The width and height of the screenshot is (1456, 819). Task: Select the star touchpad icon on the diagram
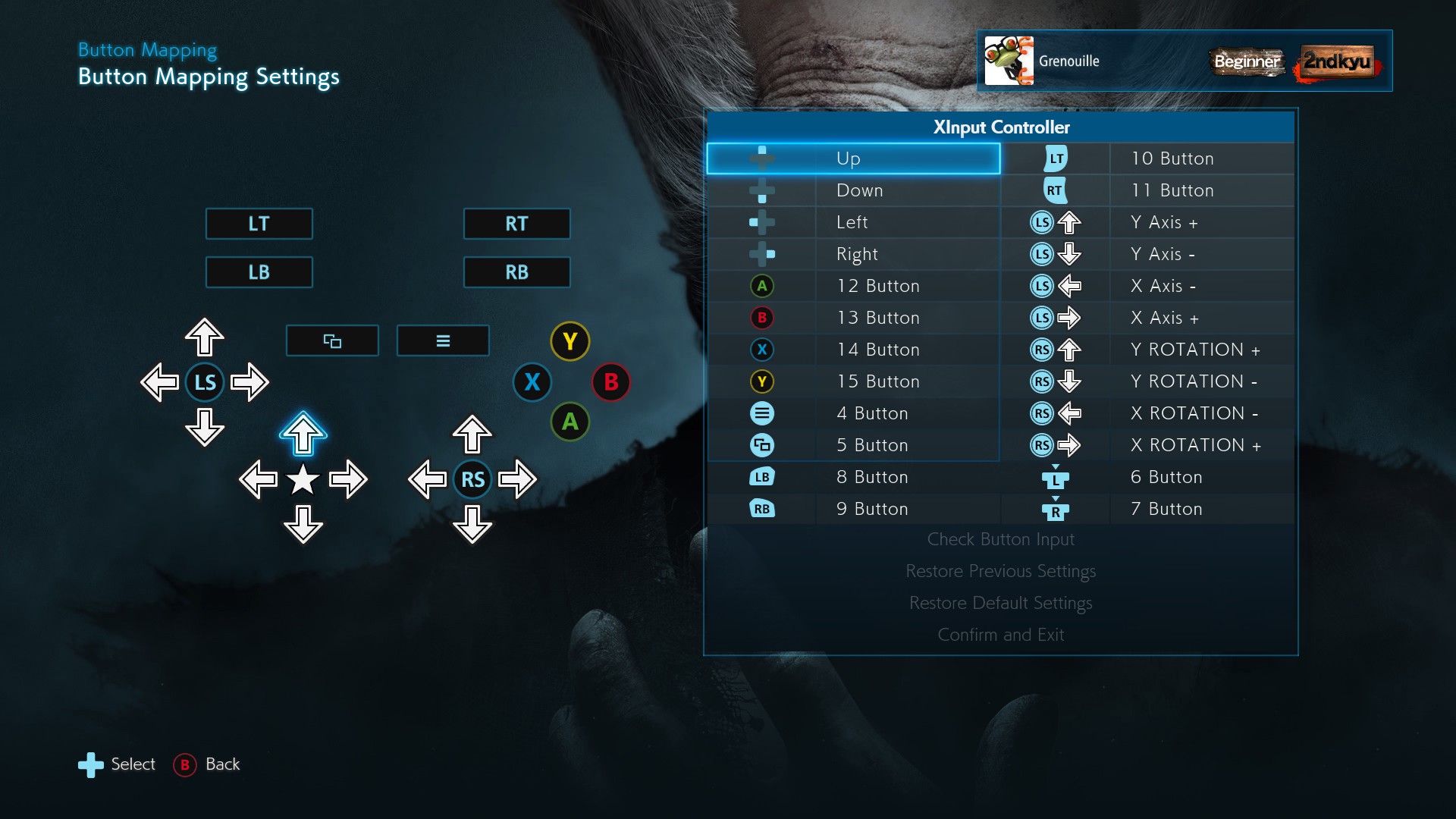click(303, 479)
